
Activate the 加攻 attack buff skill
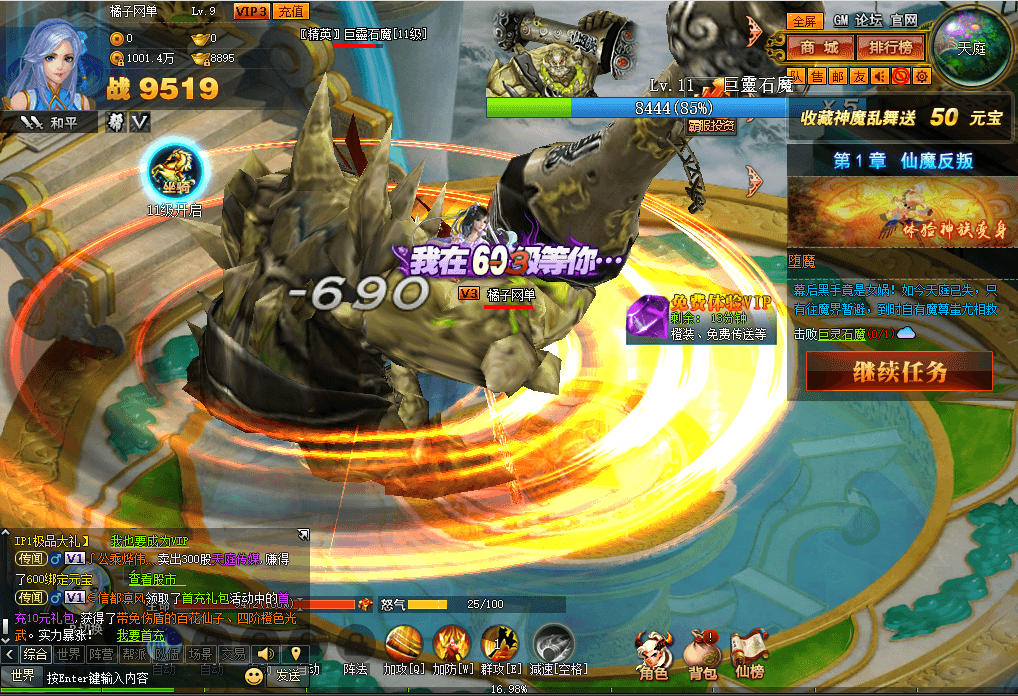pyautogui.click(x=403, y=643)
